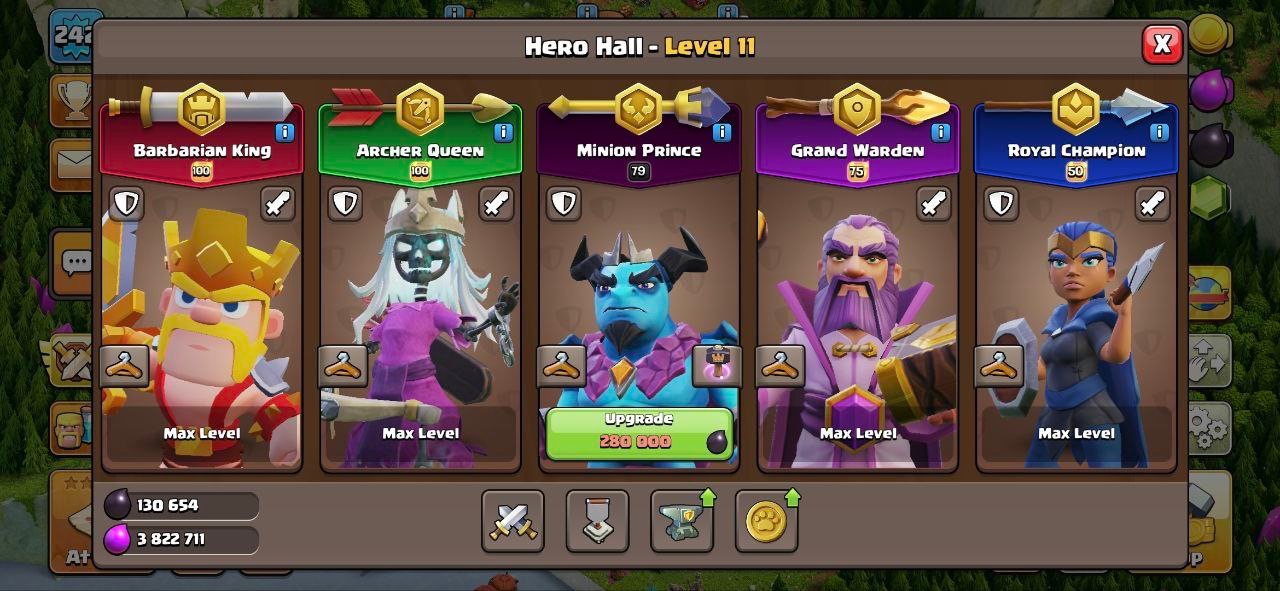Open Archer Queen skin wardrobe

coord(343,366)
